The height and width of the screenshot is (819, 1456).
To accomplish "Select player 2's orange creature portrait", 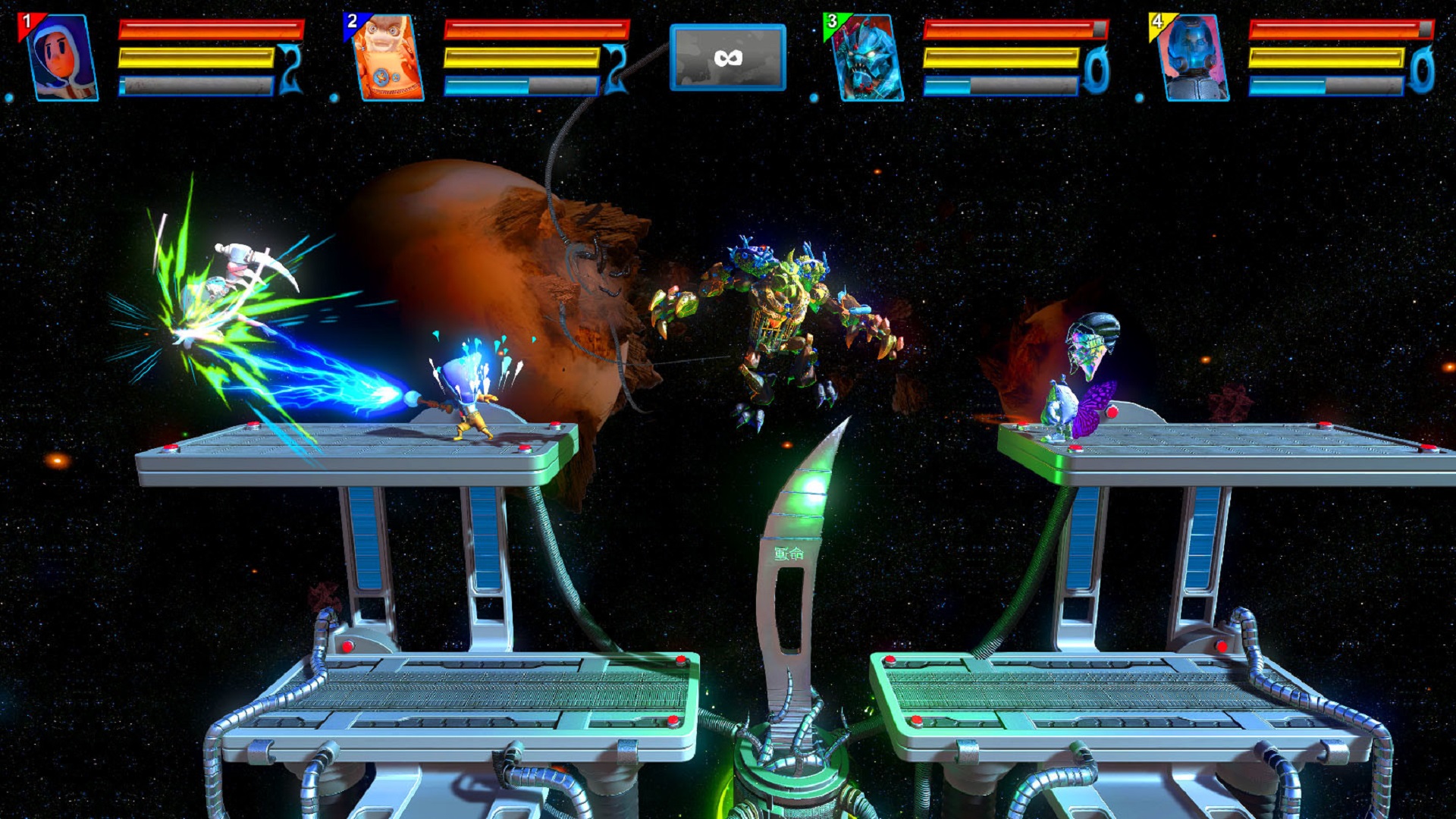I will pos(388,58).
